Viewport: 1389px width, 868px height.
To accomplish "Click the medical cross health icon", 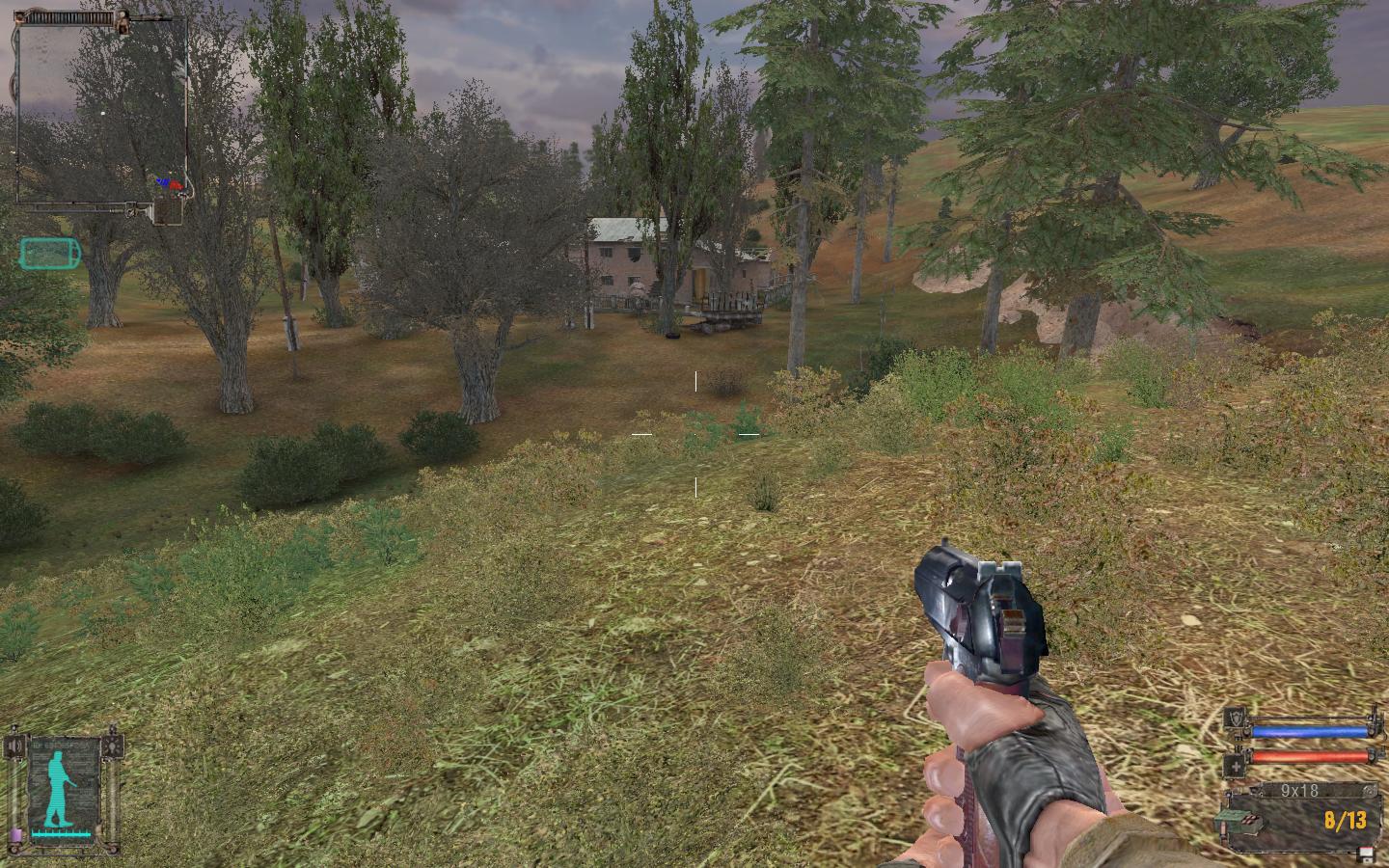I will (1236, 766).
